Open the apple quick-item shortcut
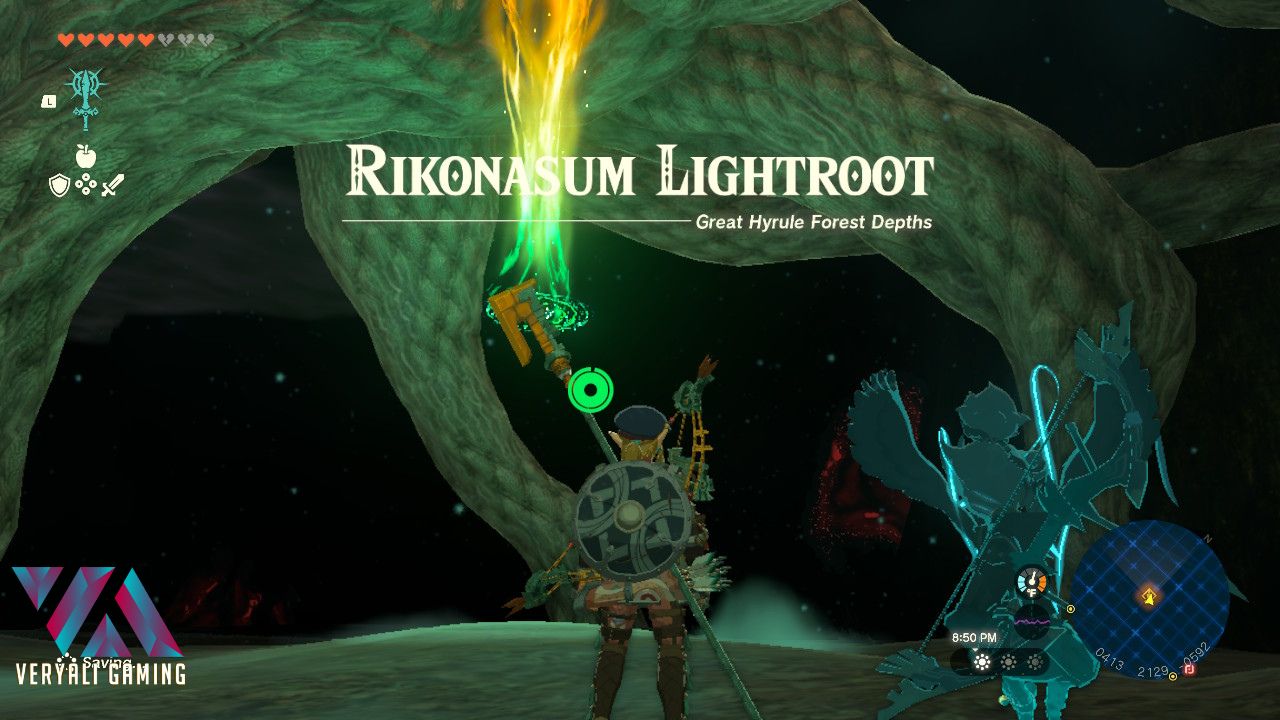The width and height of the screenshot is (1280, 720). pos(85,156)
